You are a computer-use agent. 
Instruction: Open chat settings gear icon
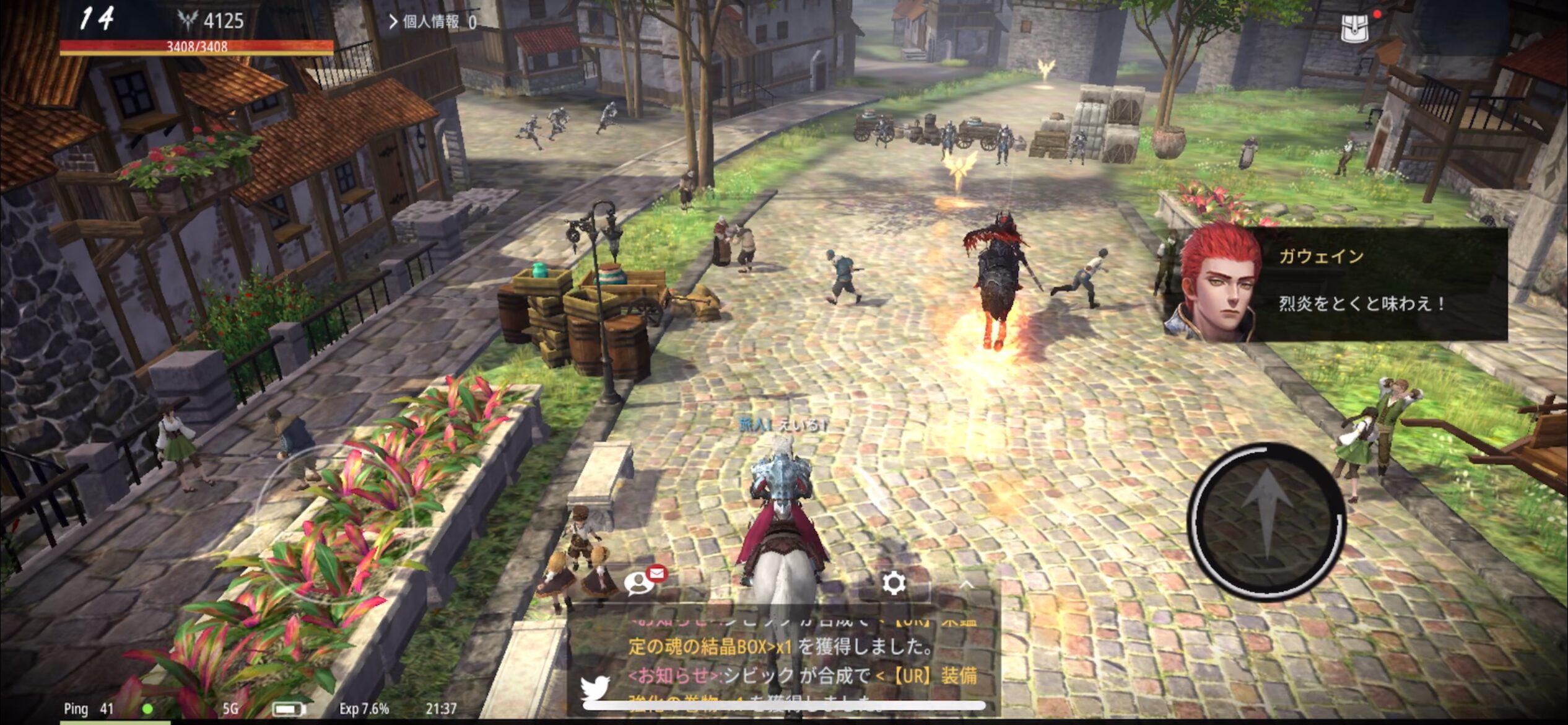tap(894, 583)
